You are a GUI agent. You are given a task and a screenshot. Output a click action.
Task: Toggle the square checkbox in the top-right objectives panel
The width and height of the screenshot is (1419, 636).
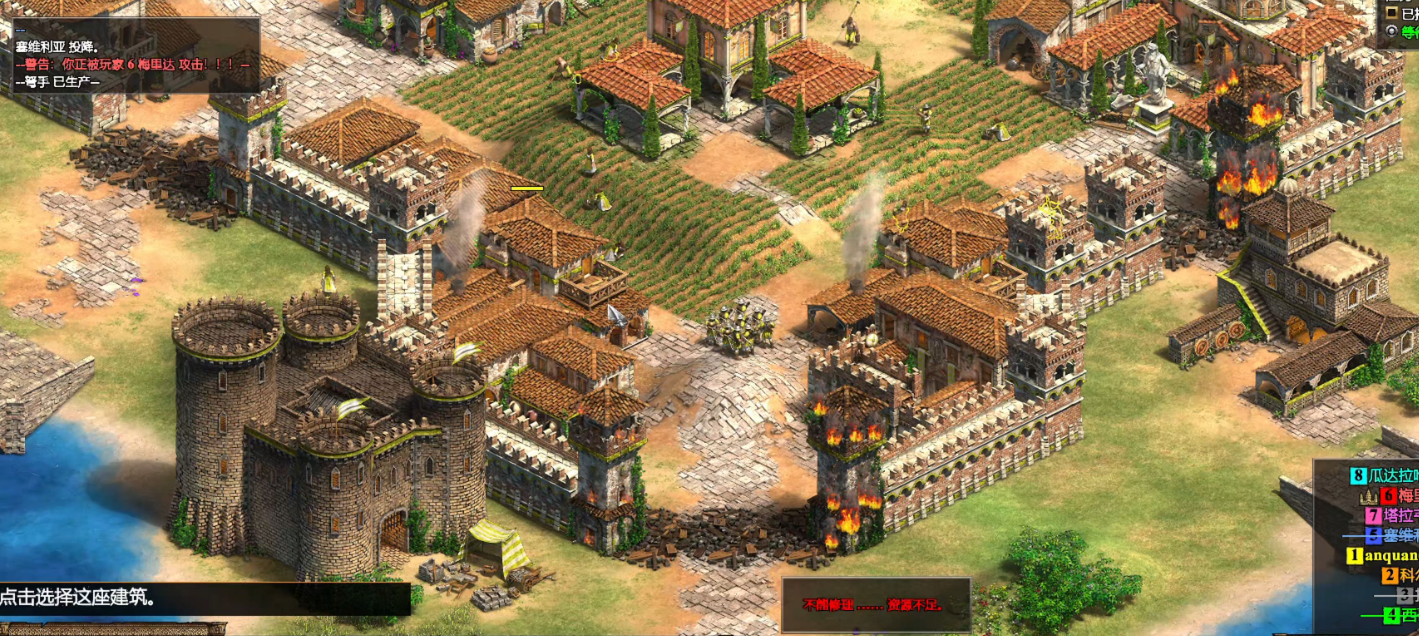[1393, 12]
